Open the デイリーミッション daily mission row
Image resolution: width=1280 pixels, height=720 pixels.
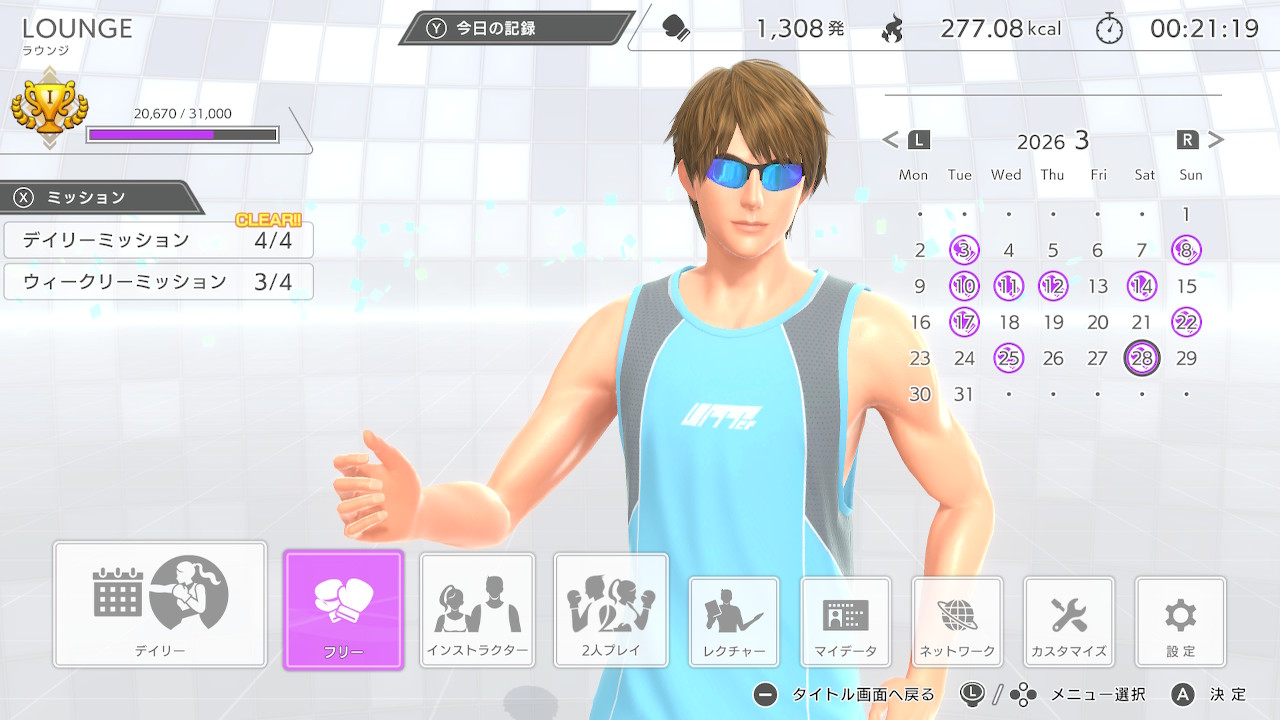point(158,240)
